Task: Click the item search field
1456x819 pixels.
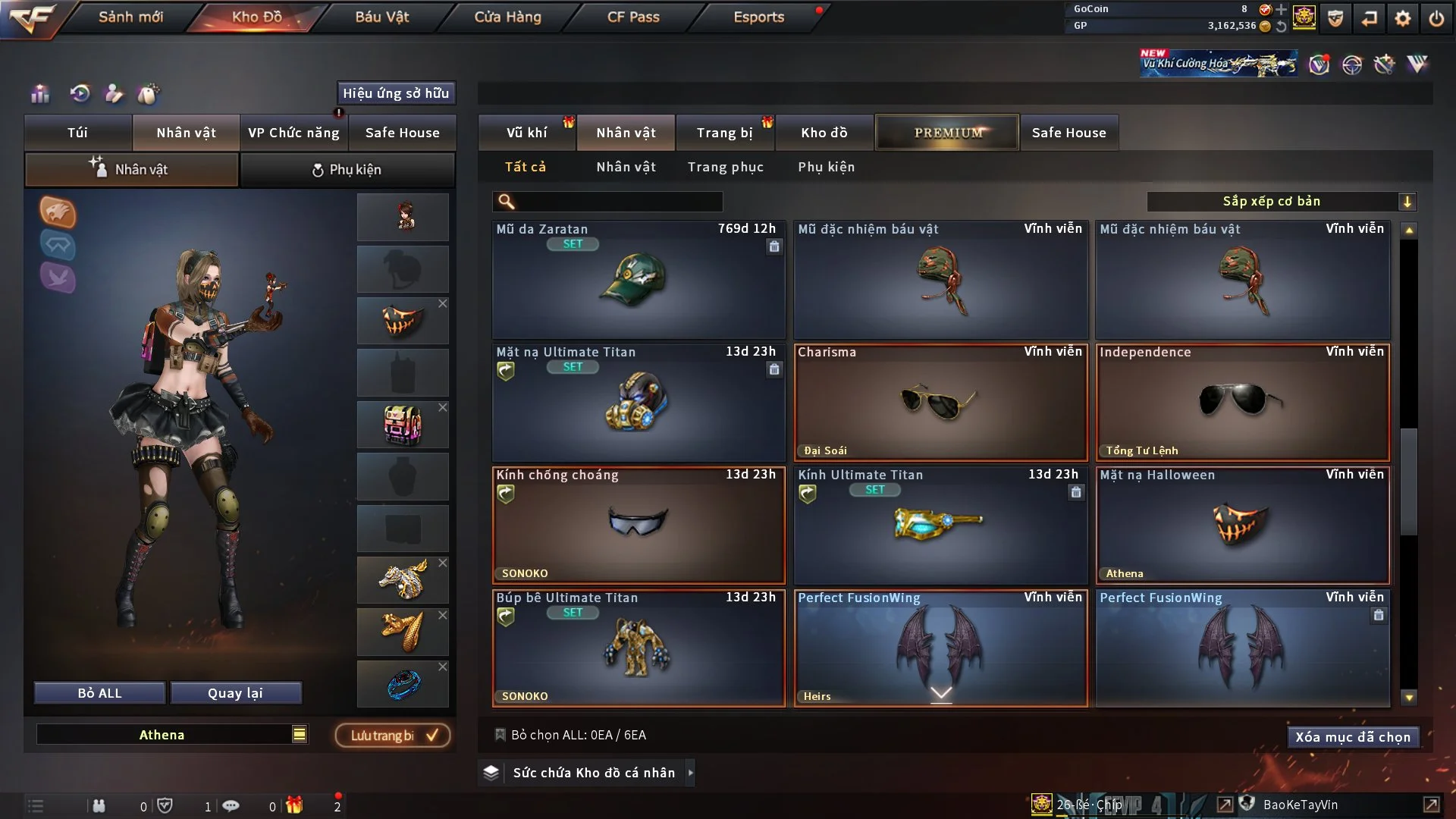Action: (618, 201)
